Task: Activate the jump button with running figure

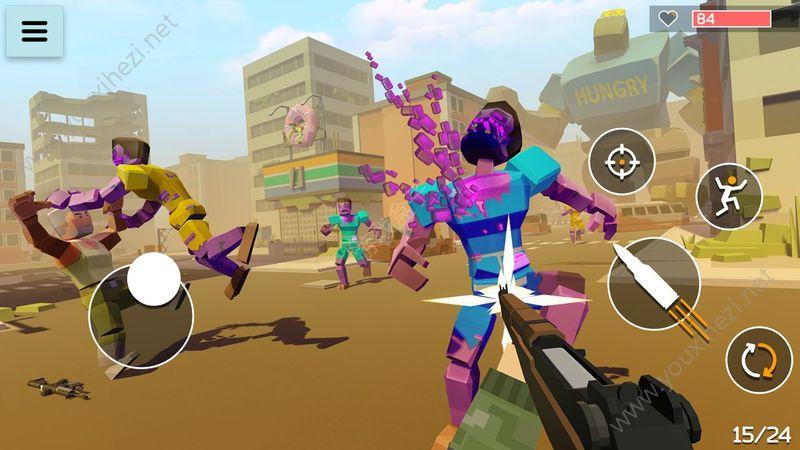Action: point(729,194)
